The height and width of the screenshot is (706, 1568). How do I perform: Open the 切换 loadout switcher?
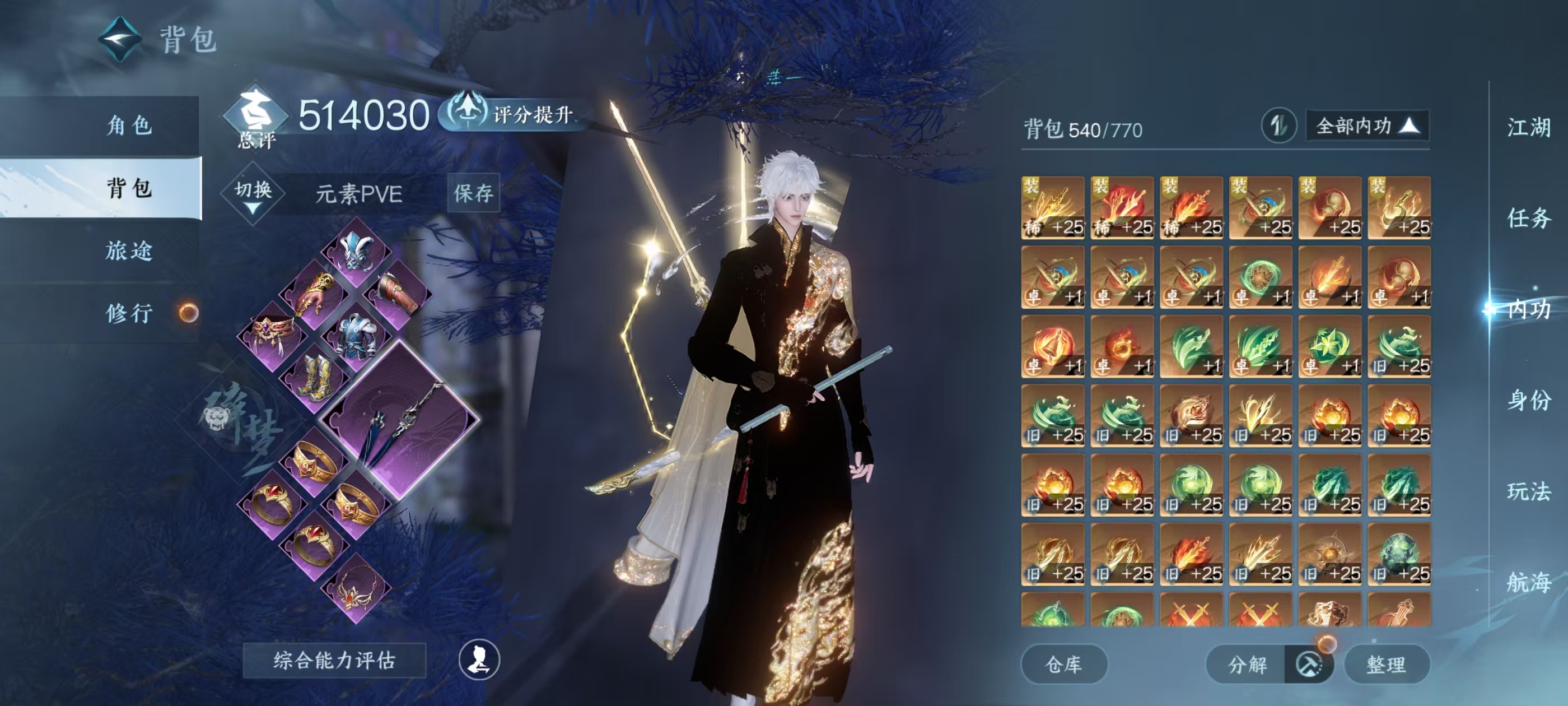tap(253, 194)
